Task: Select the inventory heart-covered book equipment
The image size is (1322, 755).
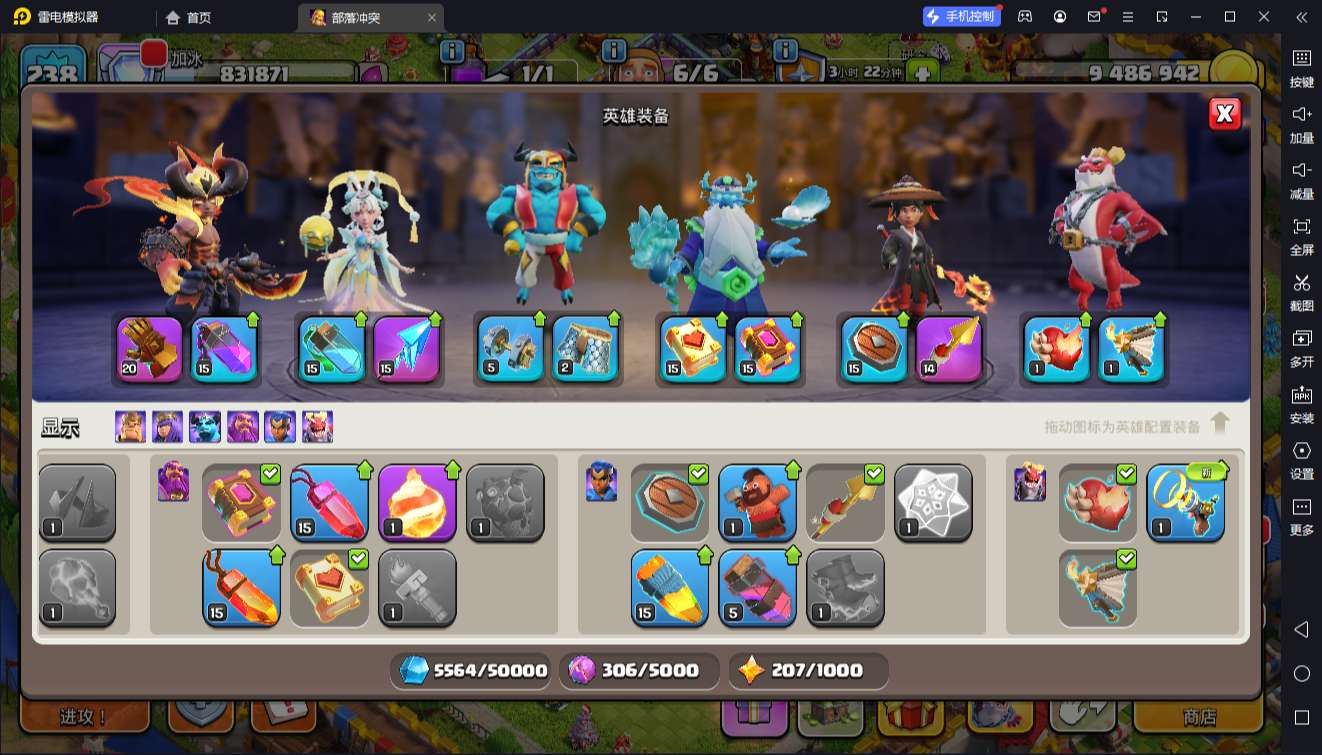Action: [x=330, y=588]
